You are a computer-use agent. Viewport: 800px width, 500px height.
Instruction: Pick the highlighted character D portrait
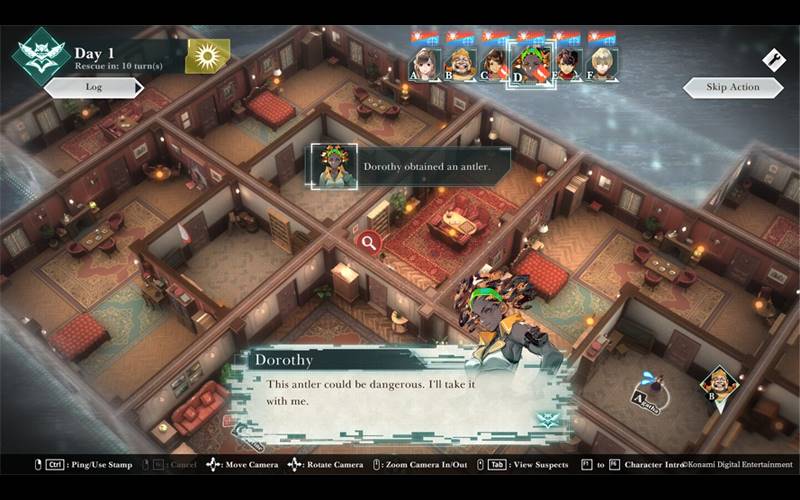528,63
